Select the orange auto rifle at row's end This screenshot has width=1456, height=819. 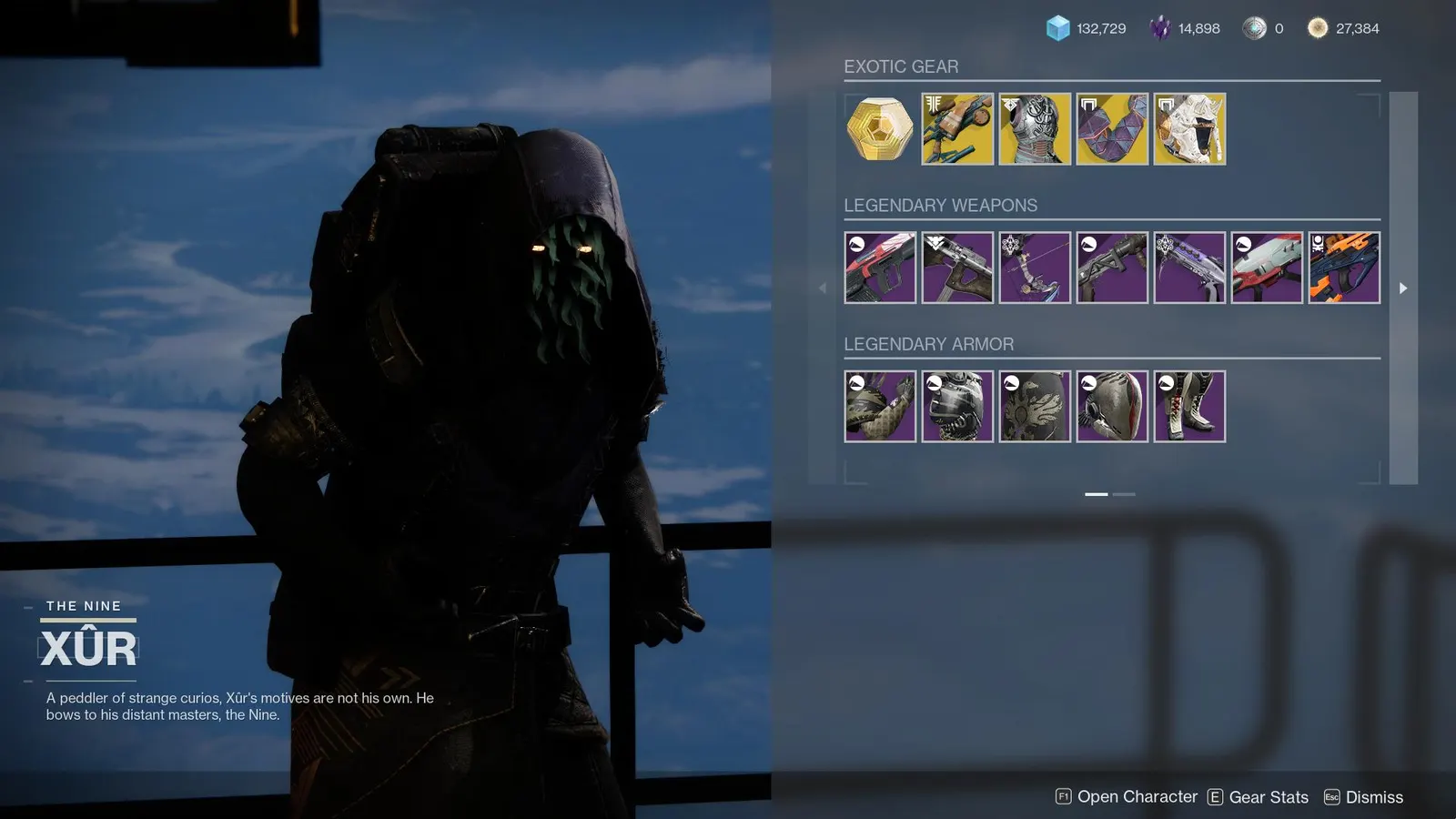[x=1345, y=267]
